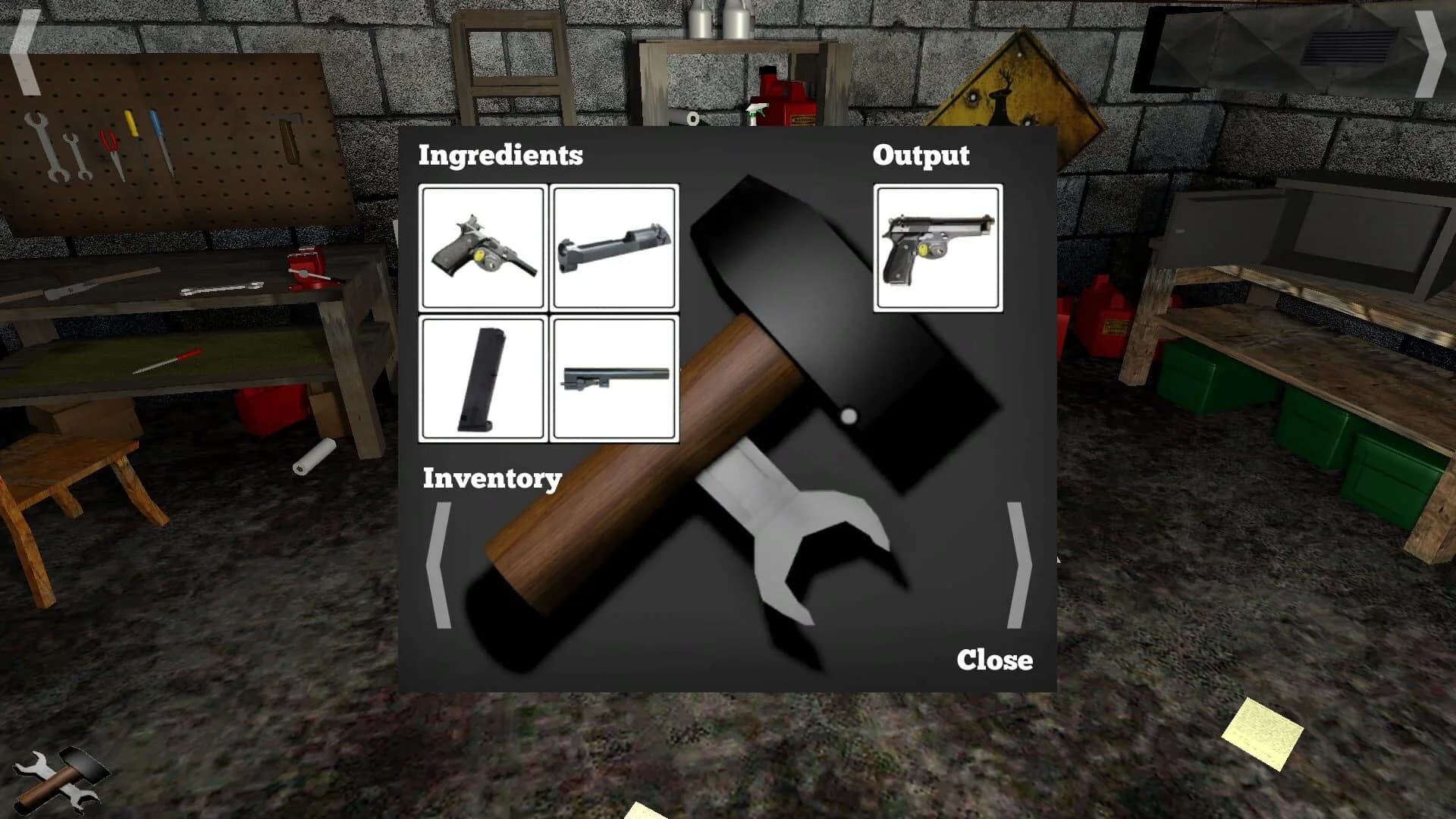Clear the pistol frame from Ingredients
This screenshot has height=819, width=1456.
483,246
